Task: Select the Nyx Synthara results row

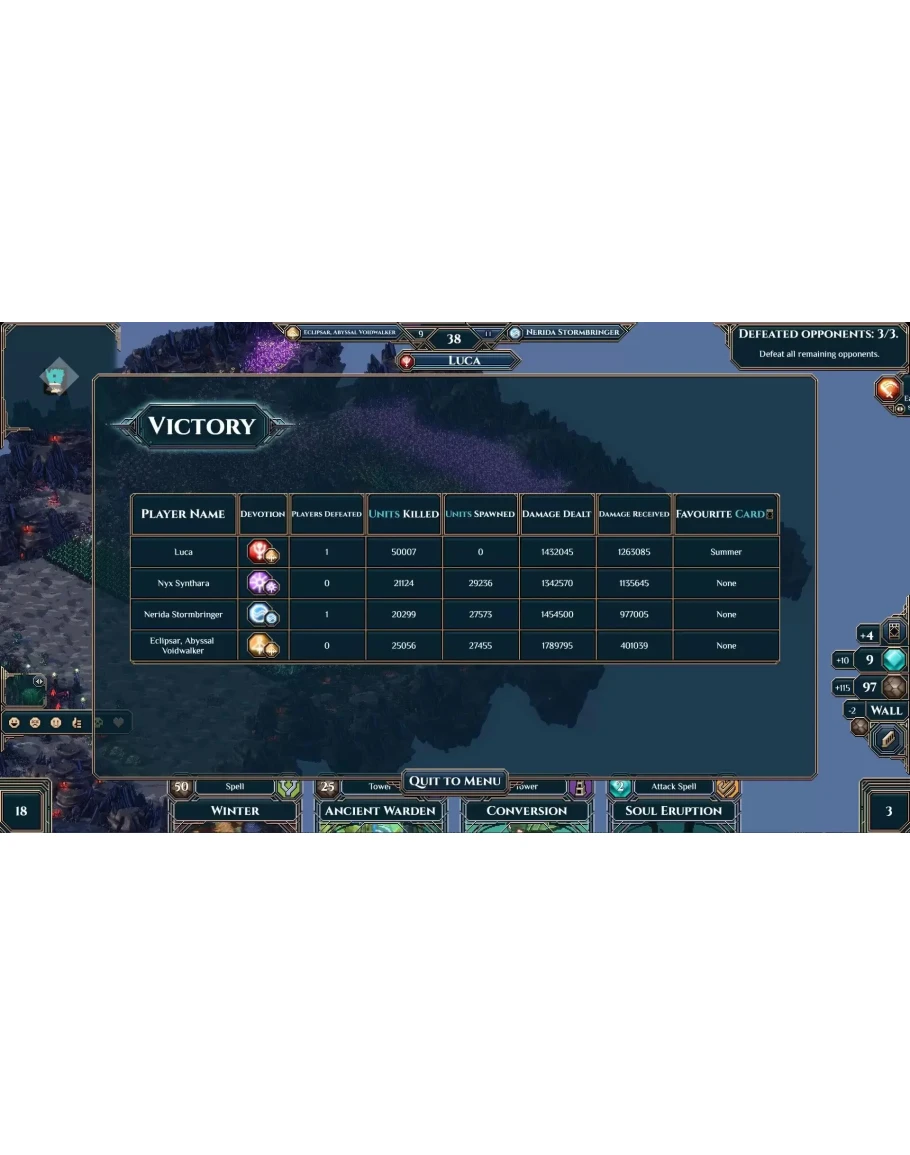Action: pyautogui.click(x=455, y=583)
